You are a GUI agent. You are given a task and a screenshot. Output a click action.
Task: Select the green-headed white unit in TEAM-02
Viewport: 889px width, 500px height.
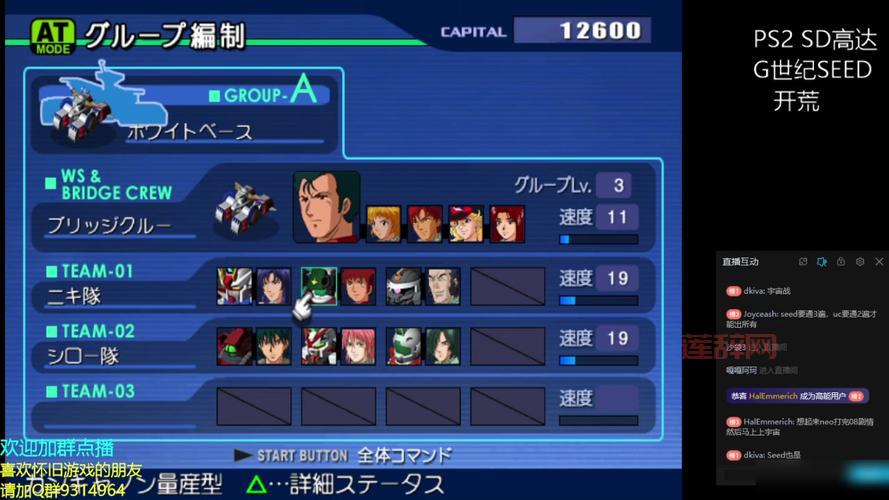coord(404,346)
